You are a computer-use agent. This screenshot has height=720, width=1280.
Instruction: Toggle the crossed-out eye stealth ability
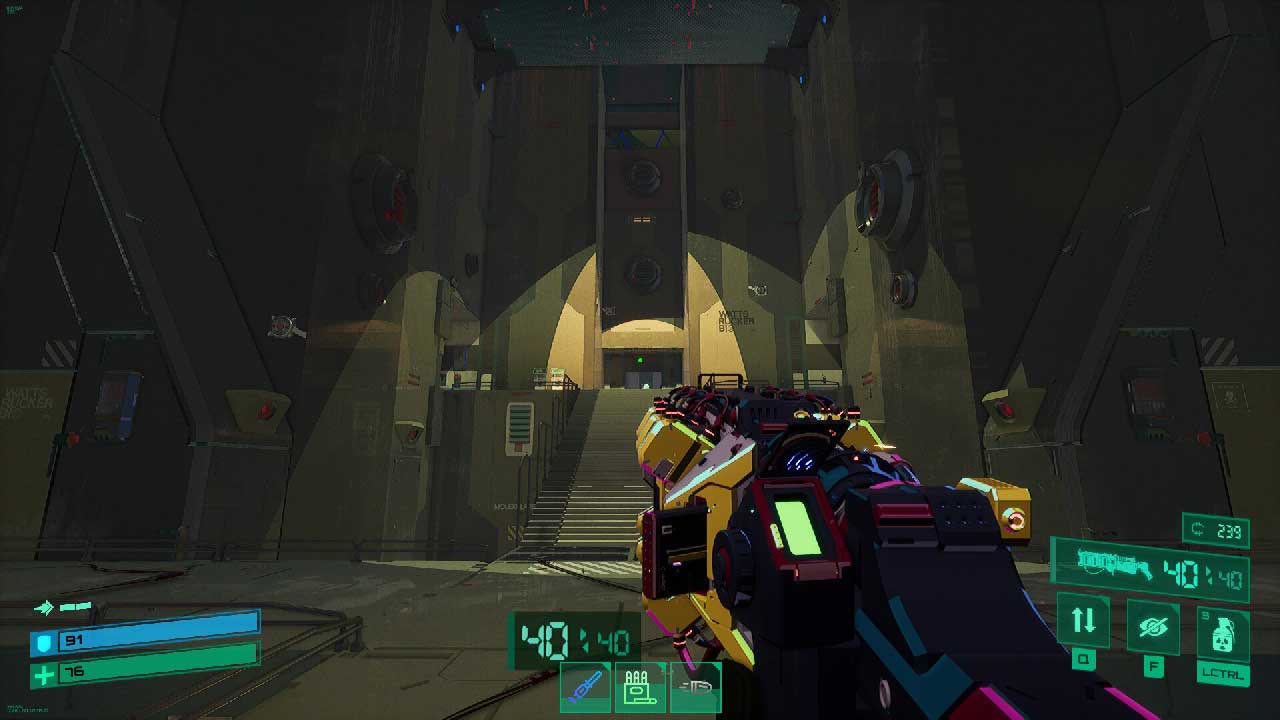(x=1153, y=627)
